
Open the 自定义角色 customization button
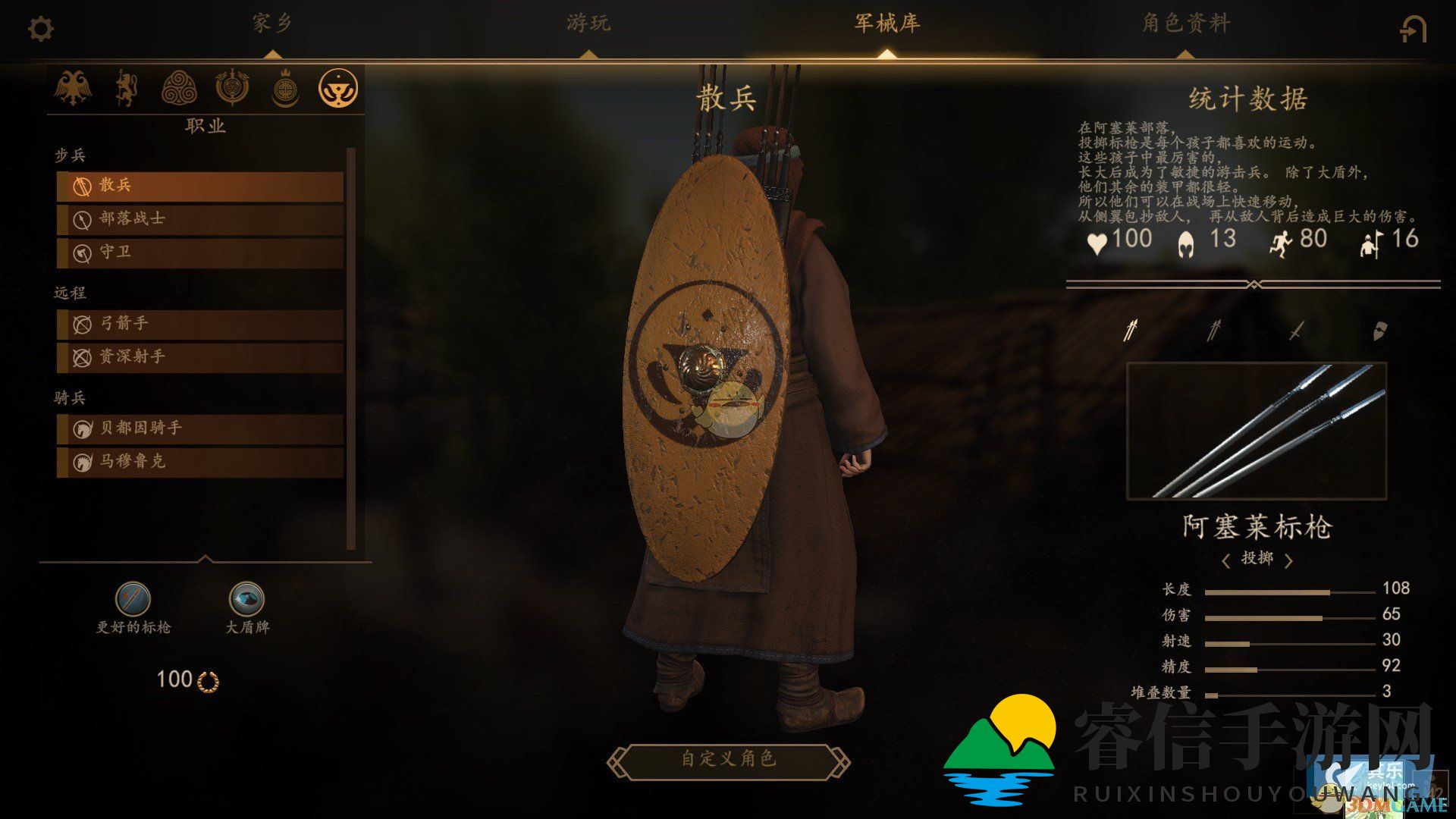click(728, 759)
